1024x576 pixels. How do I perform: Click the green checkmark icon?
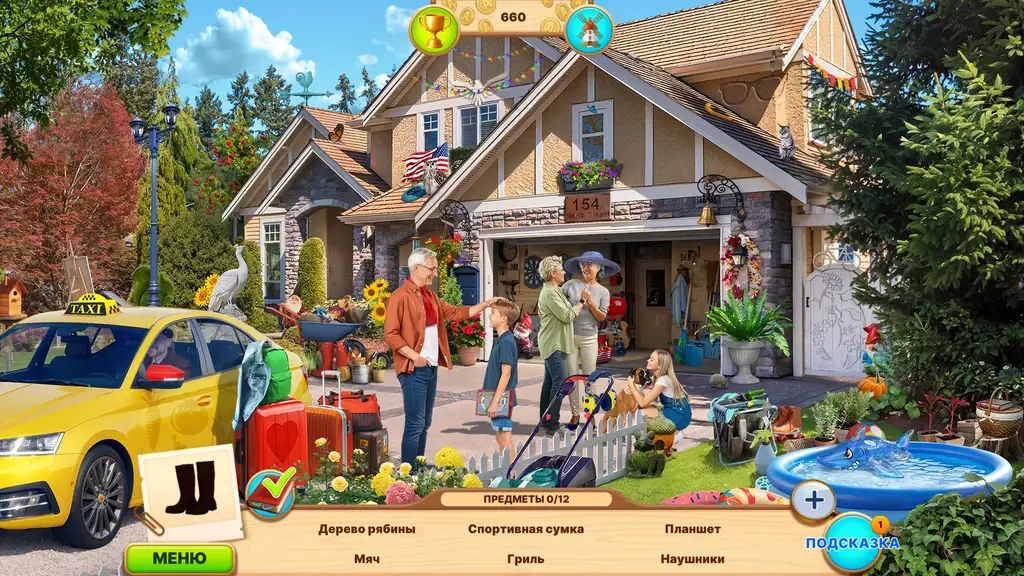[x=271, y=491]
